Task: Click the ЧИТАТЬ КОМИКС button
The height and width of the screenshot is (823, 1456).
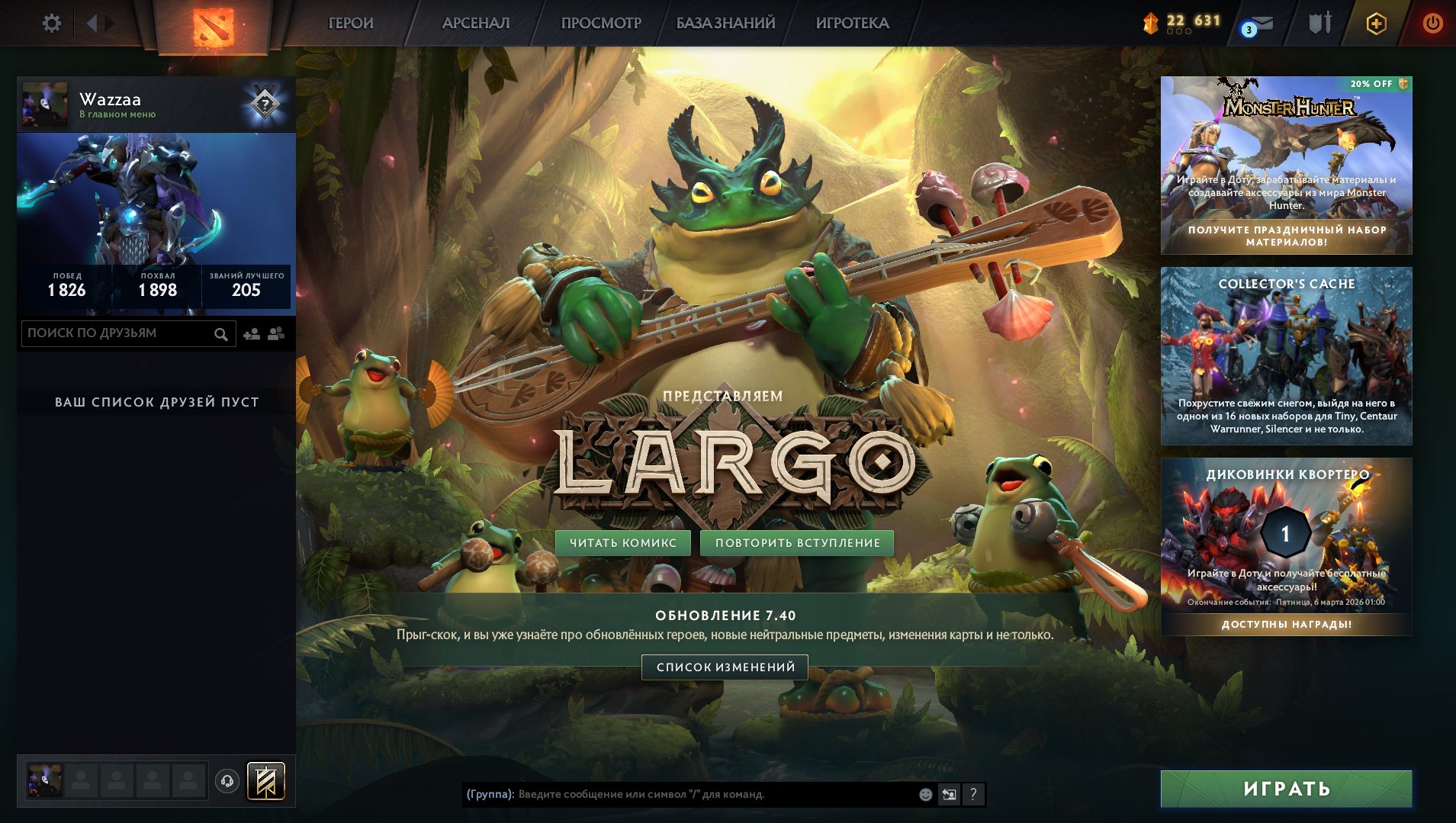Action: [x=622, y=543]
